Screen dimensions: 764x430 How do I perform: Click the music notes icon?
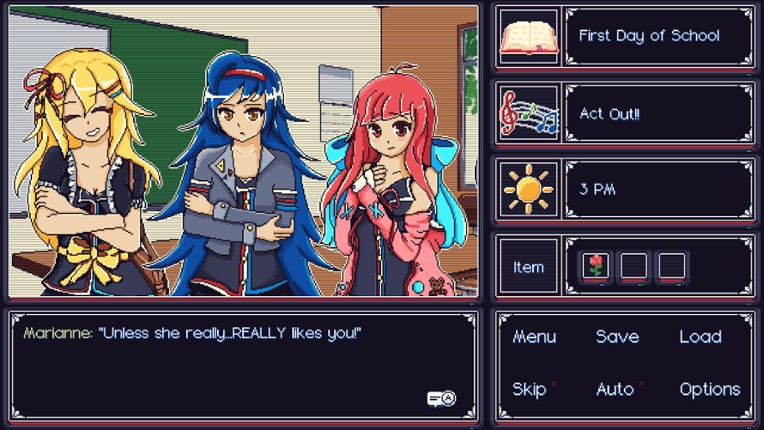point(528,113)
